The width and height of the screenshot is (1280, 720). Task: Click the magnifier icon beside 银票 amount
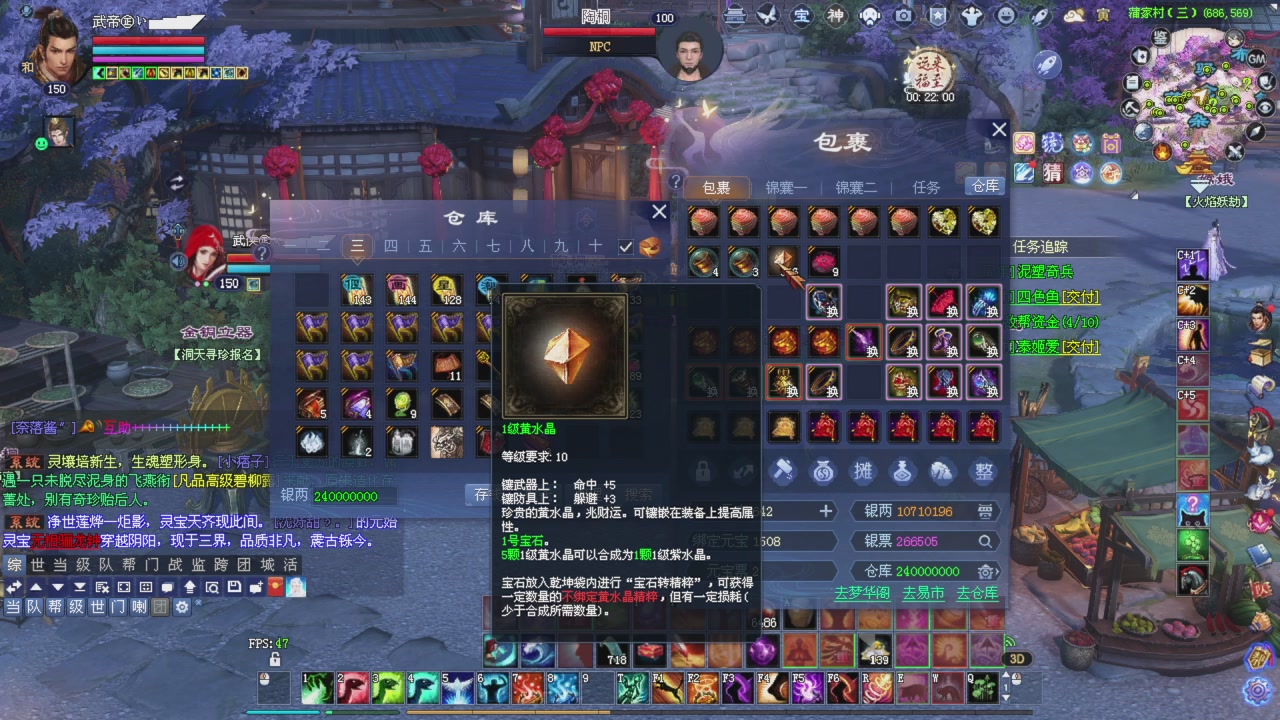(x=986, y=541)
